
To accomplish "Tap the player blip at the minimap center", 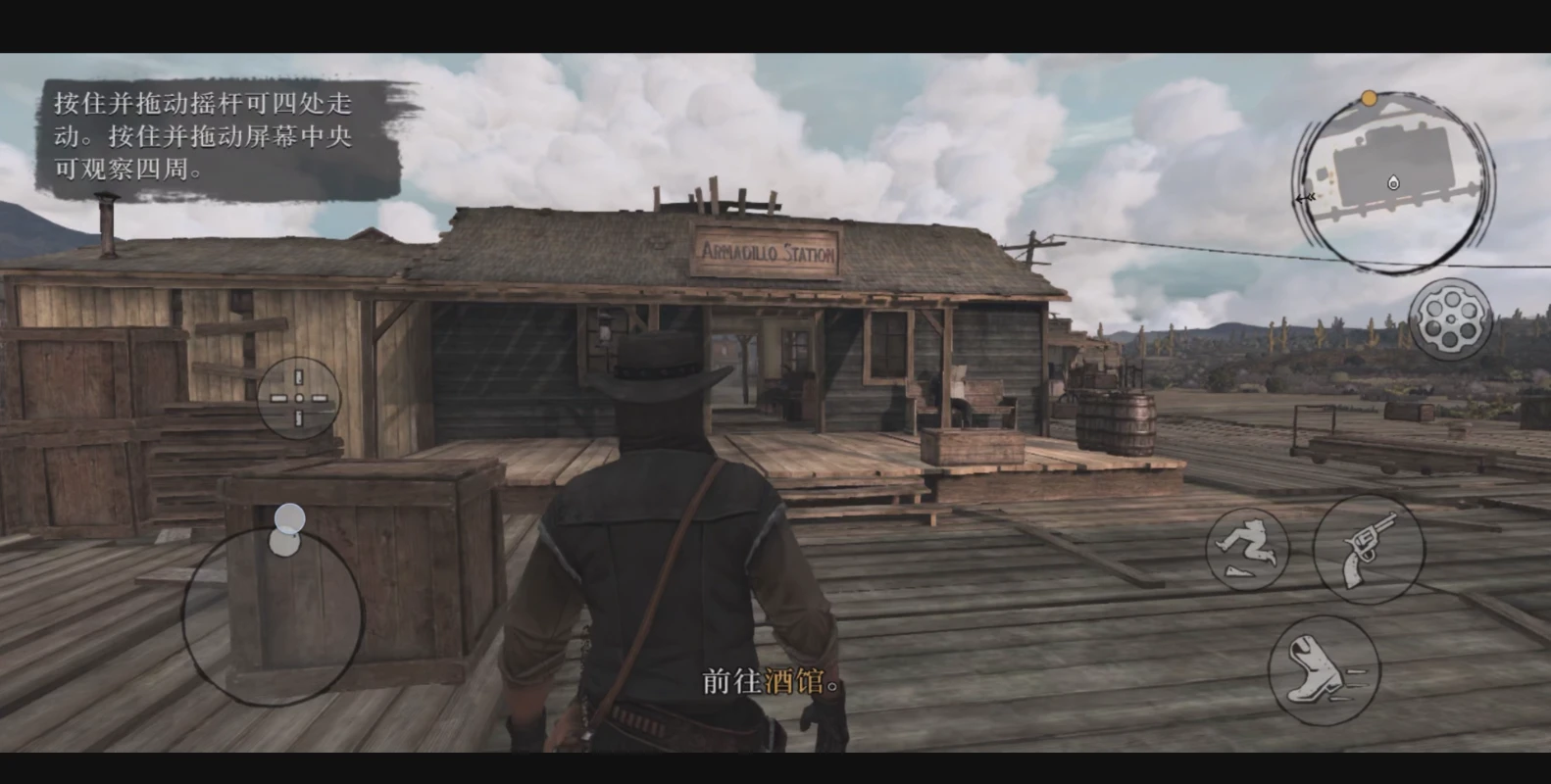I will 1392,183.
